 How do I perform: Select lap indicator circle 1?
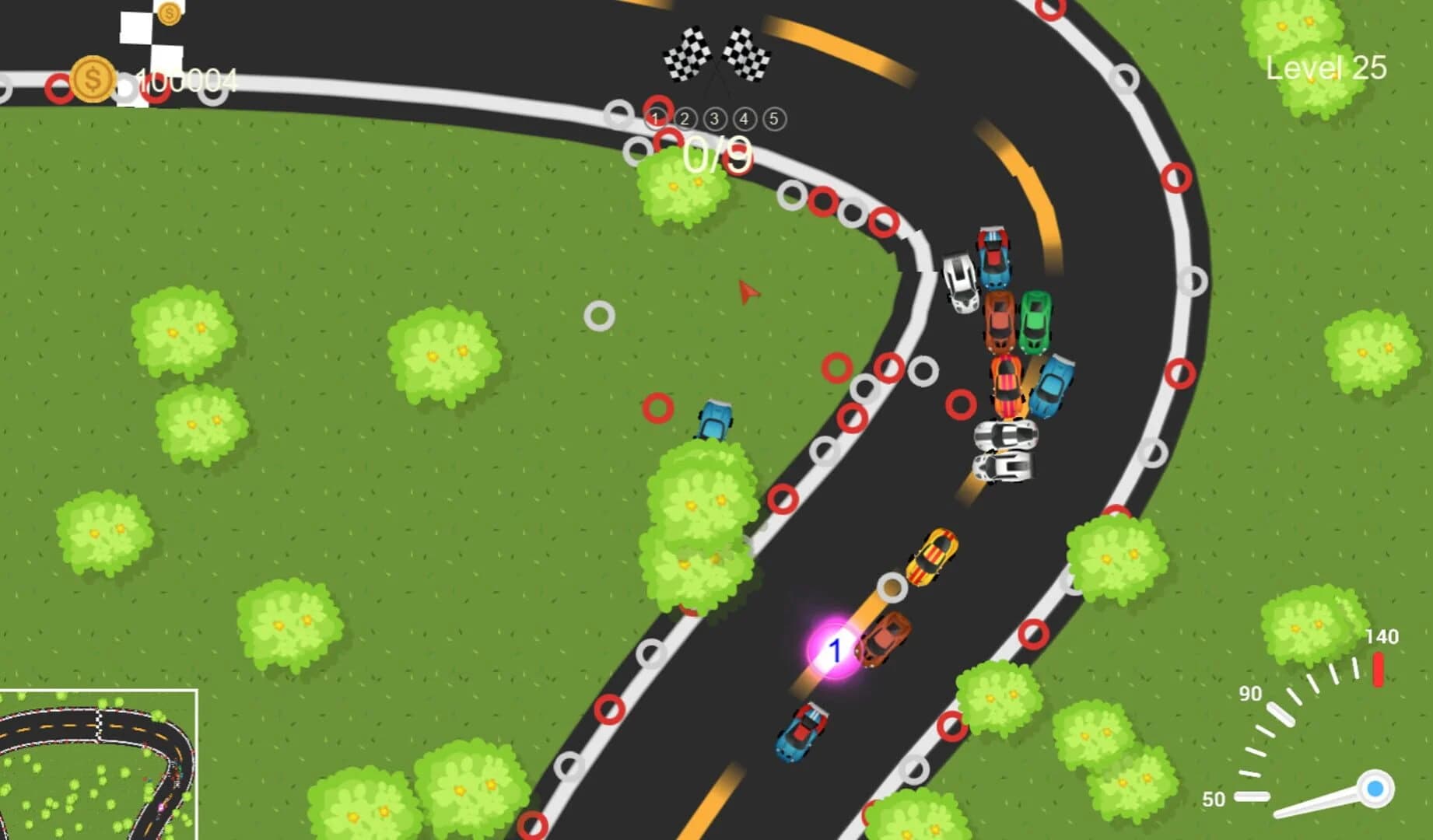pos(655,118)
